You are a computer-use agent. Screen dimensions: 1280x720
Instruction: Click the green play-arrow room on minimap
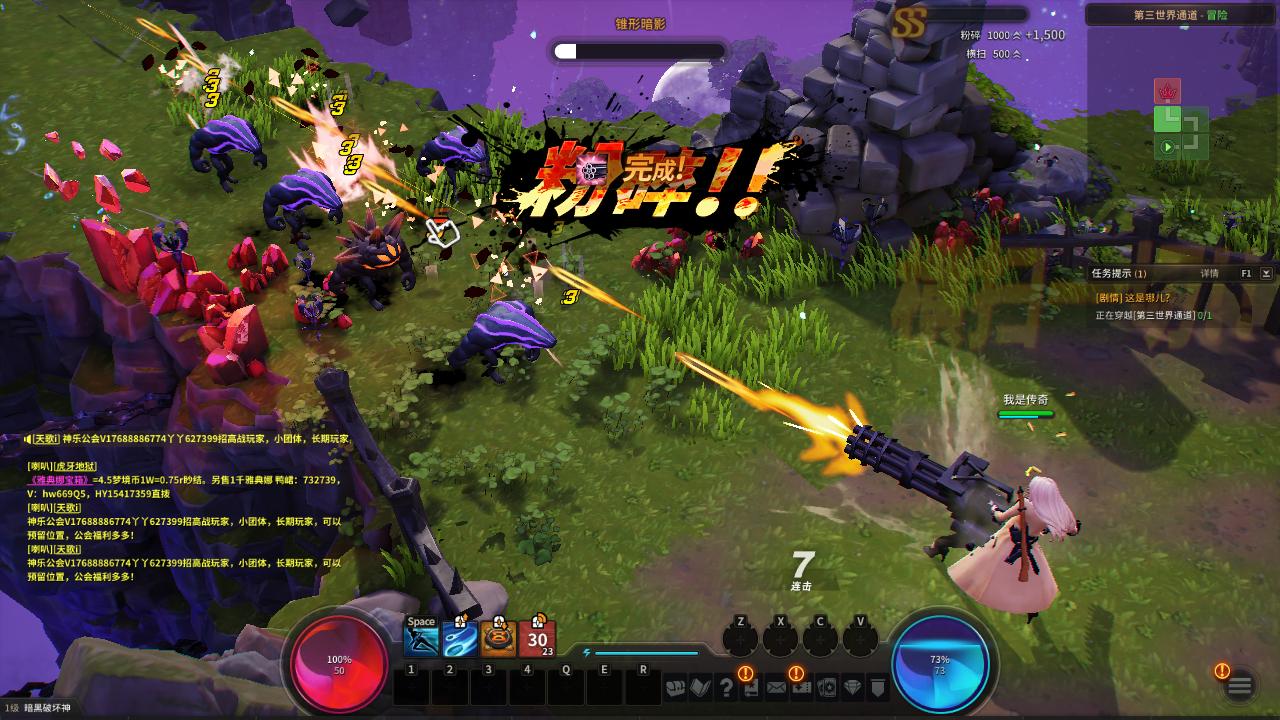tap(1167, 148)
